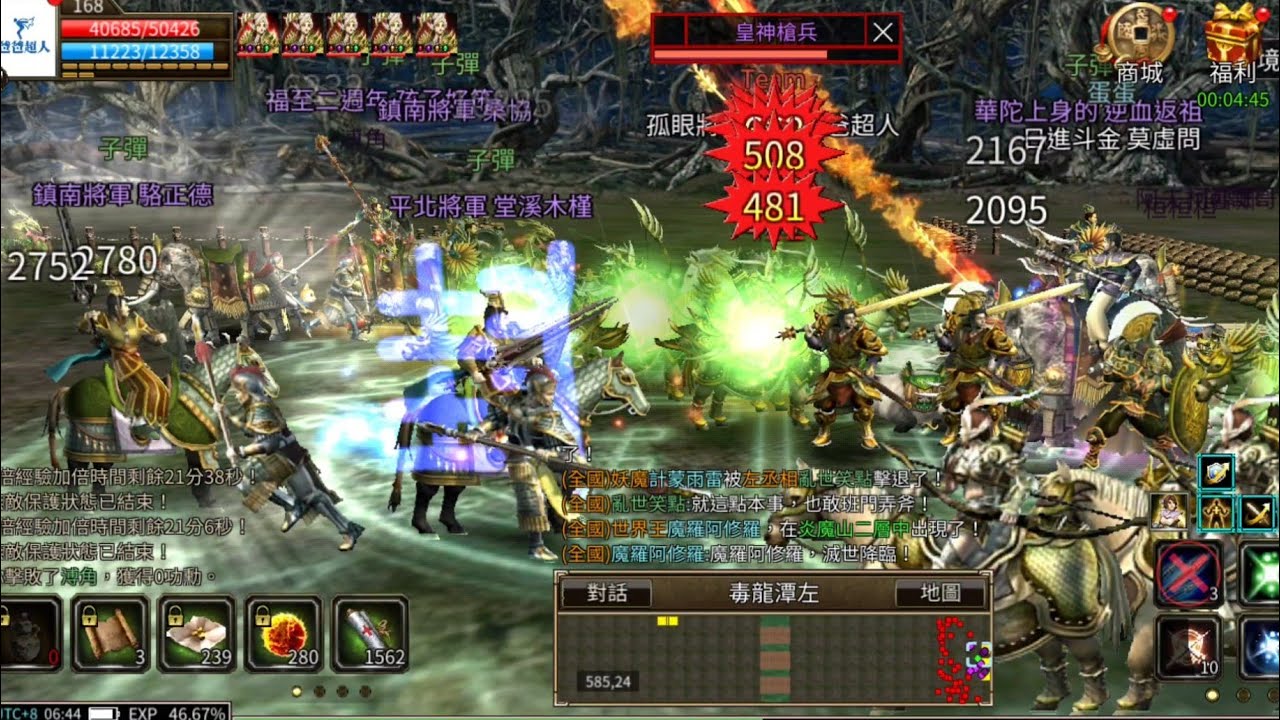Open the 地圖 map button
This screenshot has height=720, width=1280.
(940, 593)
